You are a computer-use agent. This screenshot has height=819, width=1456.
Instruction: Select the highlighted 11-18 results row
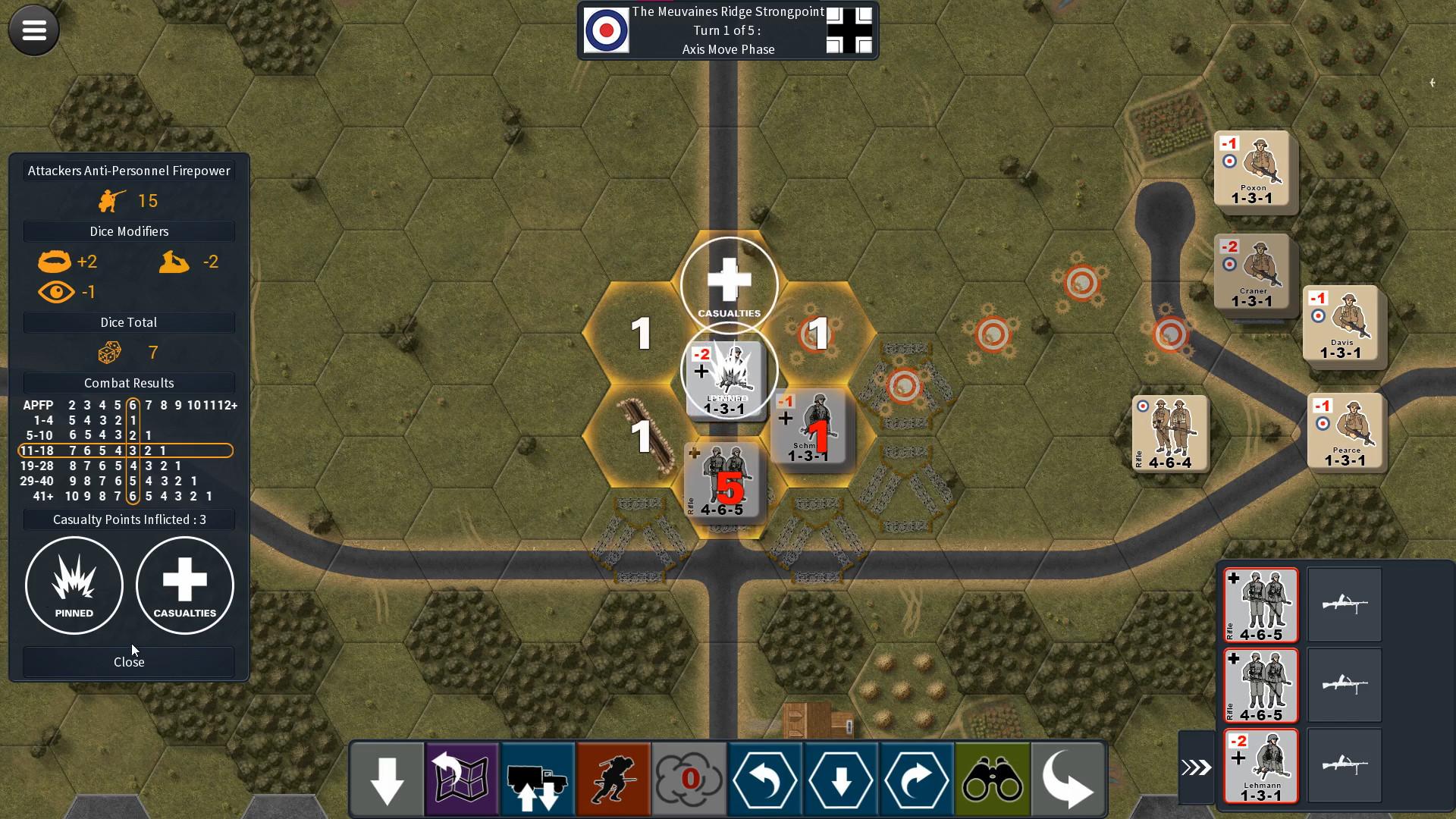(x=125, y=450)
